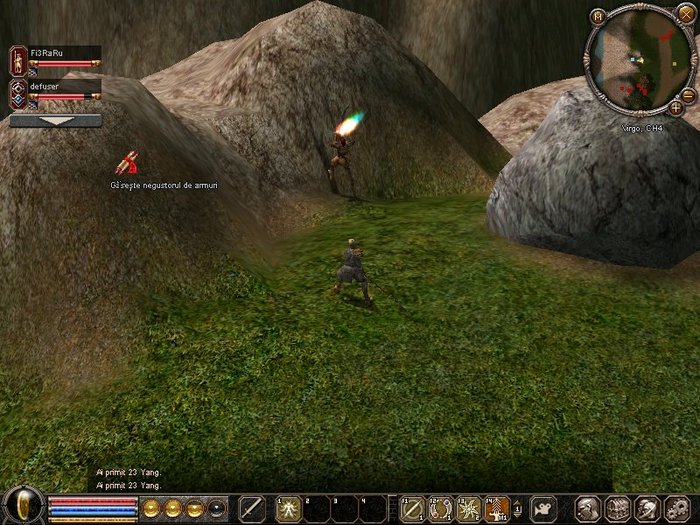The width and height of the screenshot is (700, 525).
Task: Zoom in the minimap with the plus button
Action: click(x=676, y=107)
